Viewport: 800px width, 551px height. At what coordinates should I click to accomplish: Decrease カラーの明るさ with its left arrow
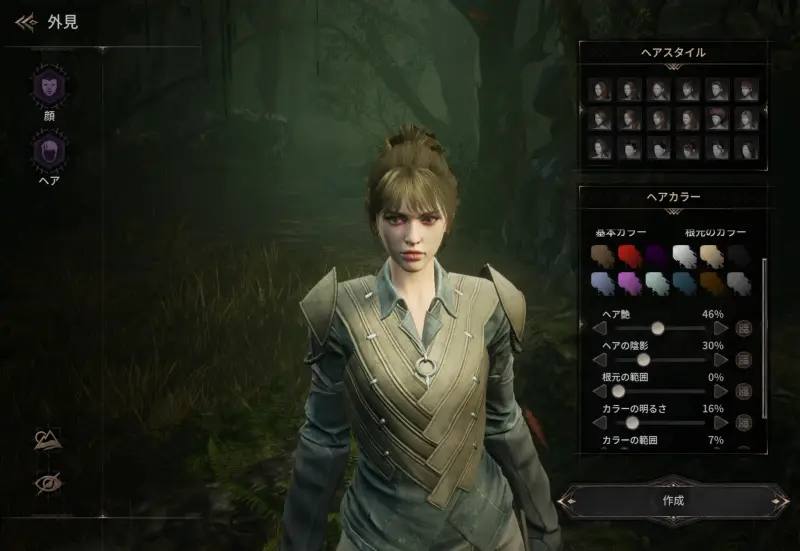(598, 423)
